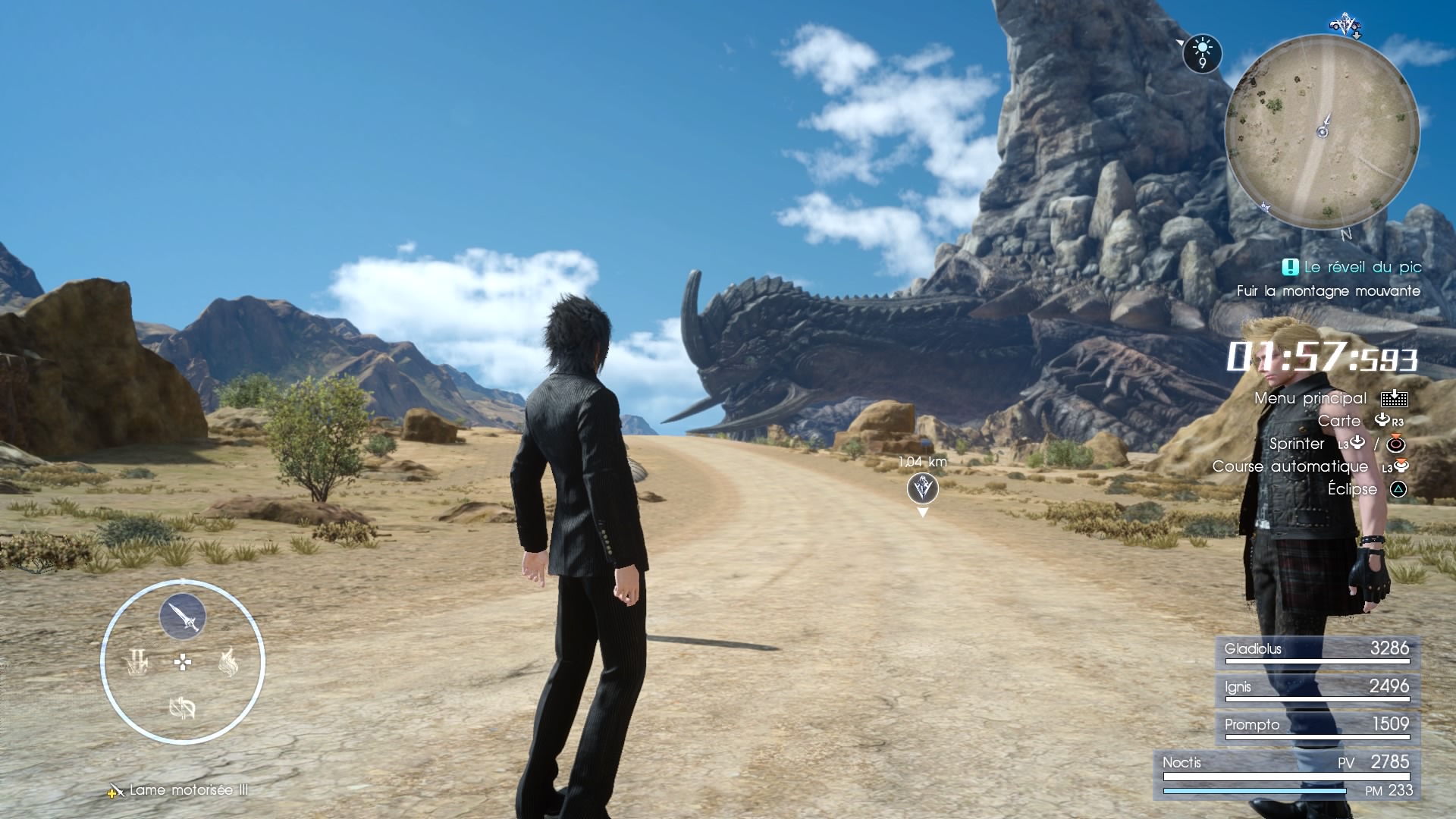The height and width of the screenshot is (819, 1456).
Task: Open the circular minimap
Action: (x=1322, y=131)
